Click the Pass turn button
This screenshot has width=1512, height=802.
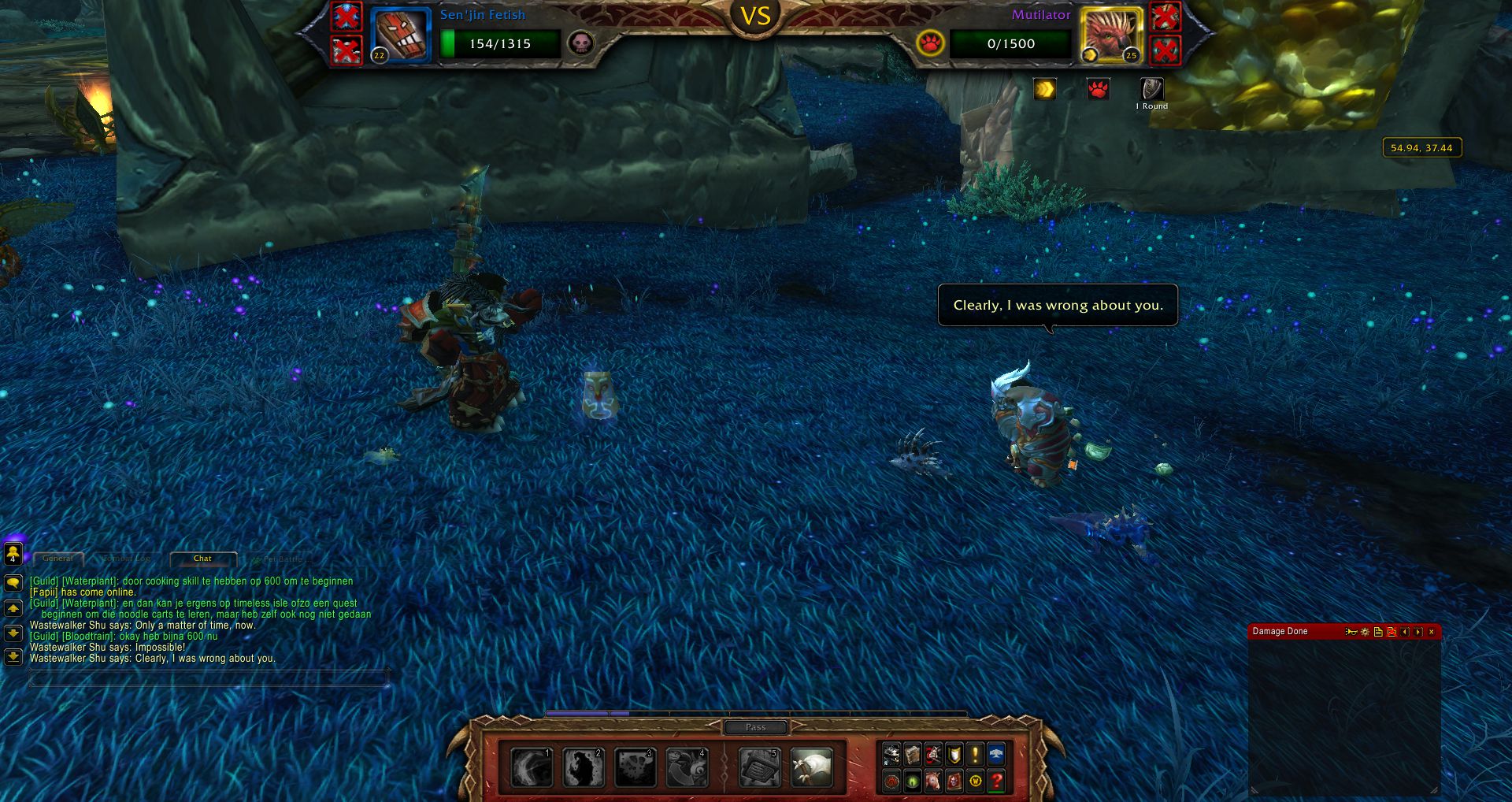coord(755,727)
